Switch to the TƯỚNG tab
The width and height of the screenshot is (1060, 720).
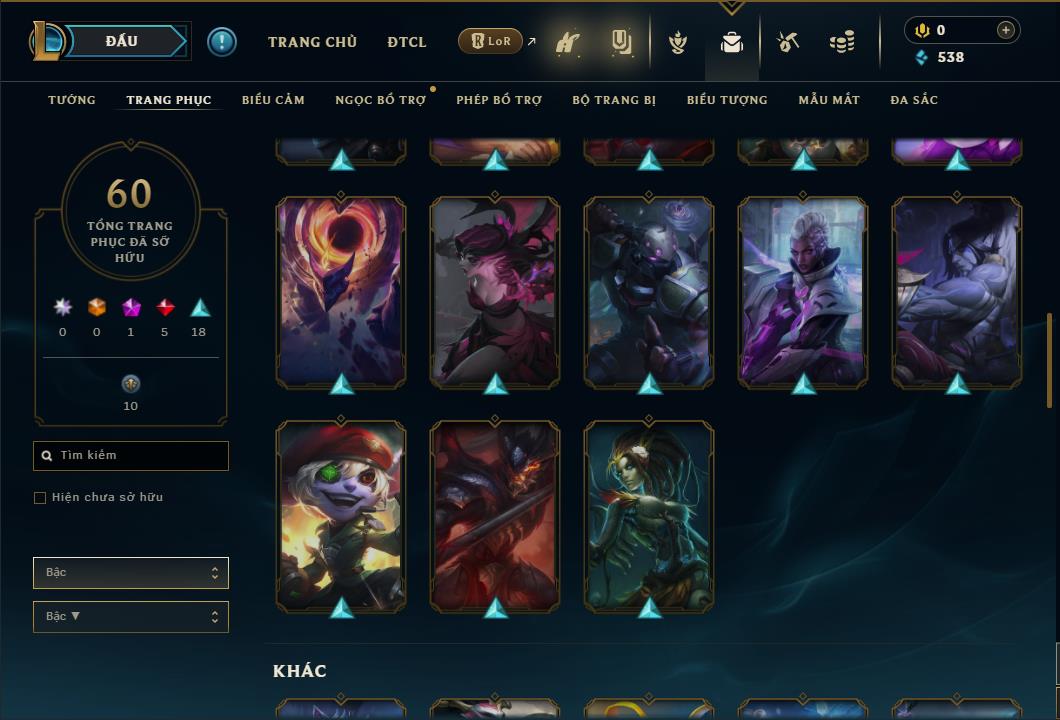tap(72, 100)
